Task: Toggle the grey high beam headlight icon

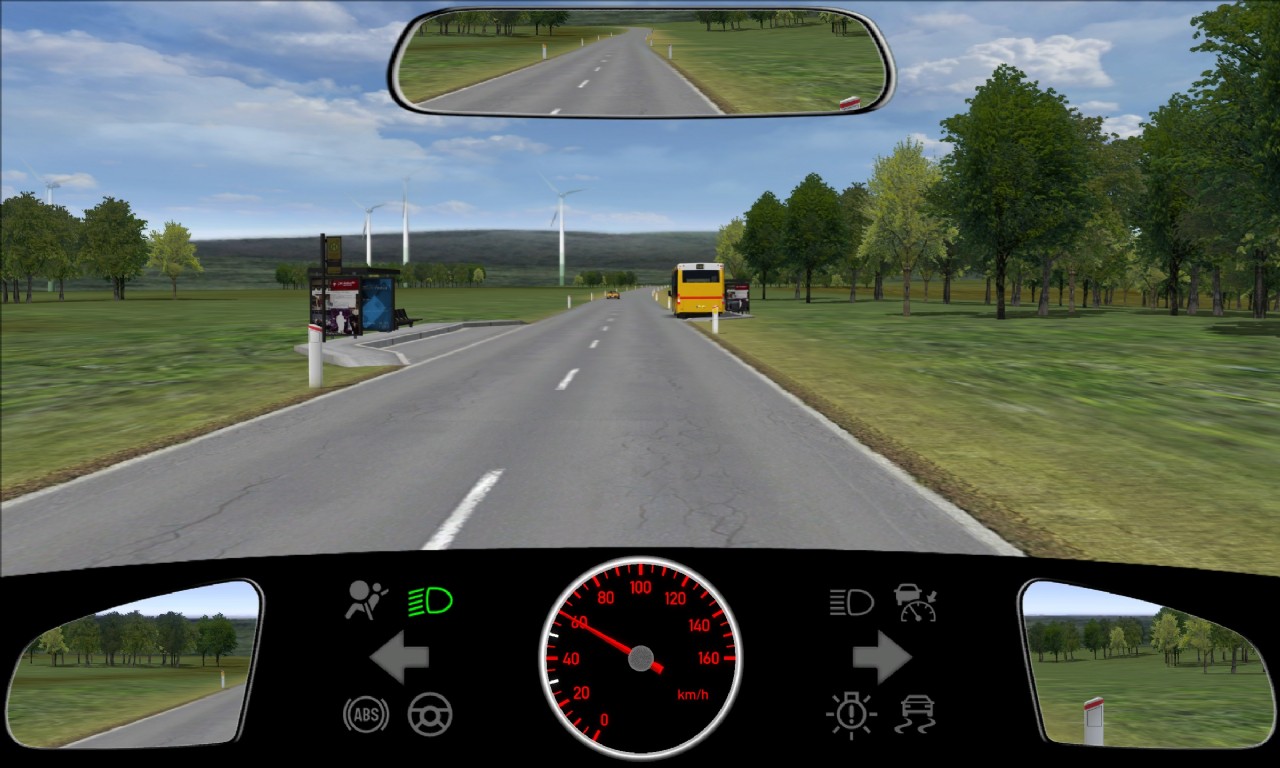Action: (x=851, y=602)
